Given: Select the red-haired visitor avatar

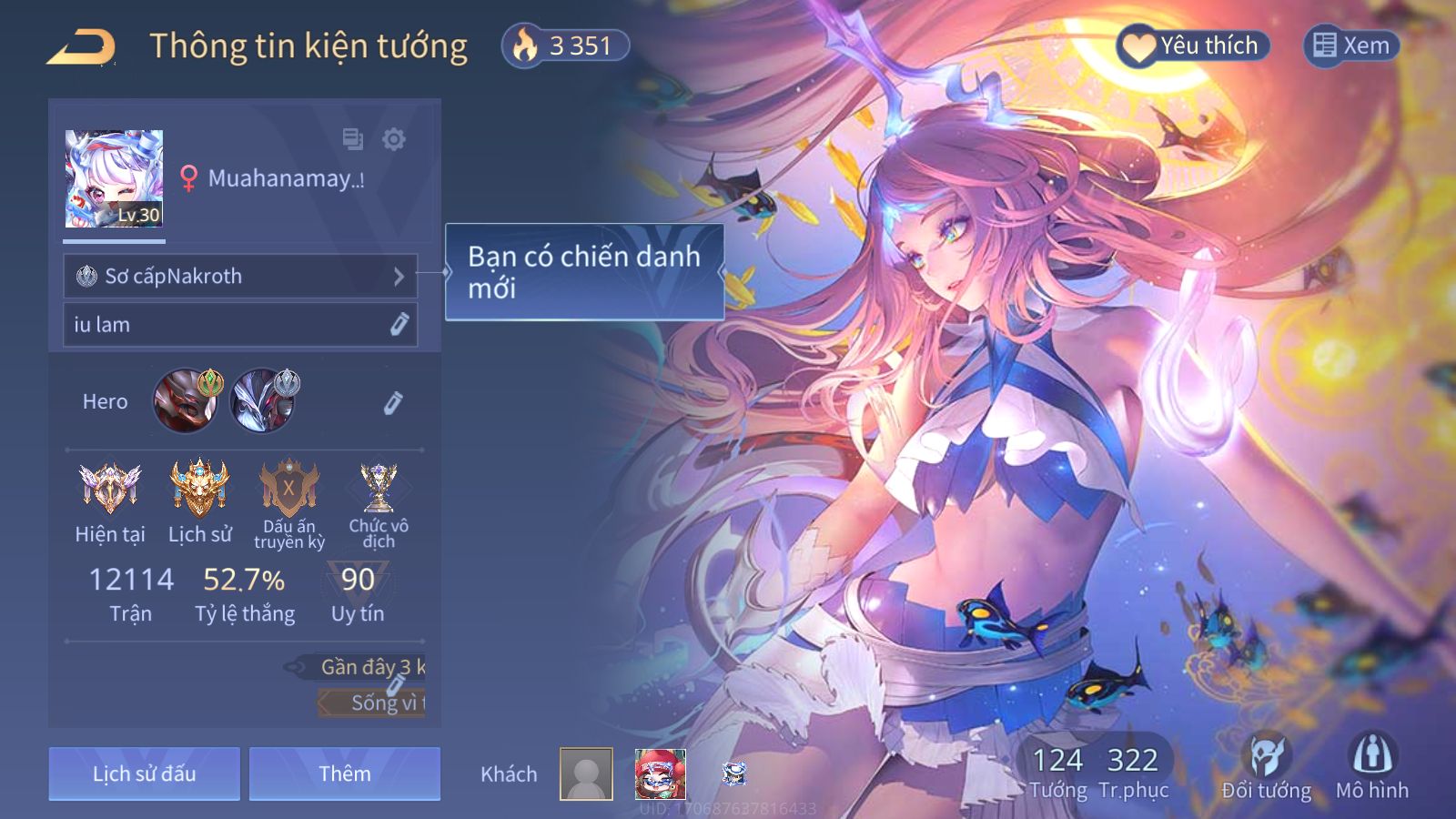Looking at the screenshot, I should pyautogui.click(x=660, y=774).
